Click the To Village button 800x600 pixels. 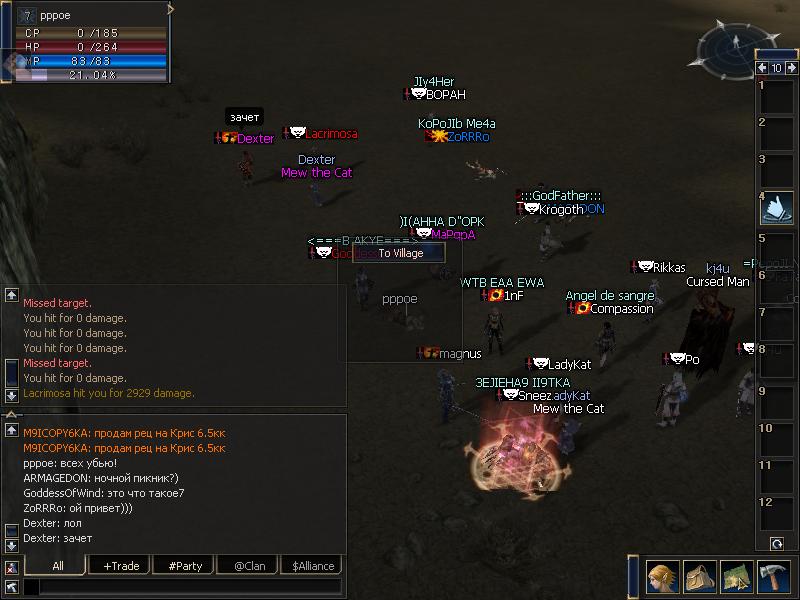401,253
